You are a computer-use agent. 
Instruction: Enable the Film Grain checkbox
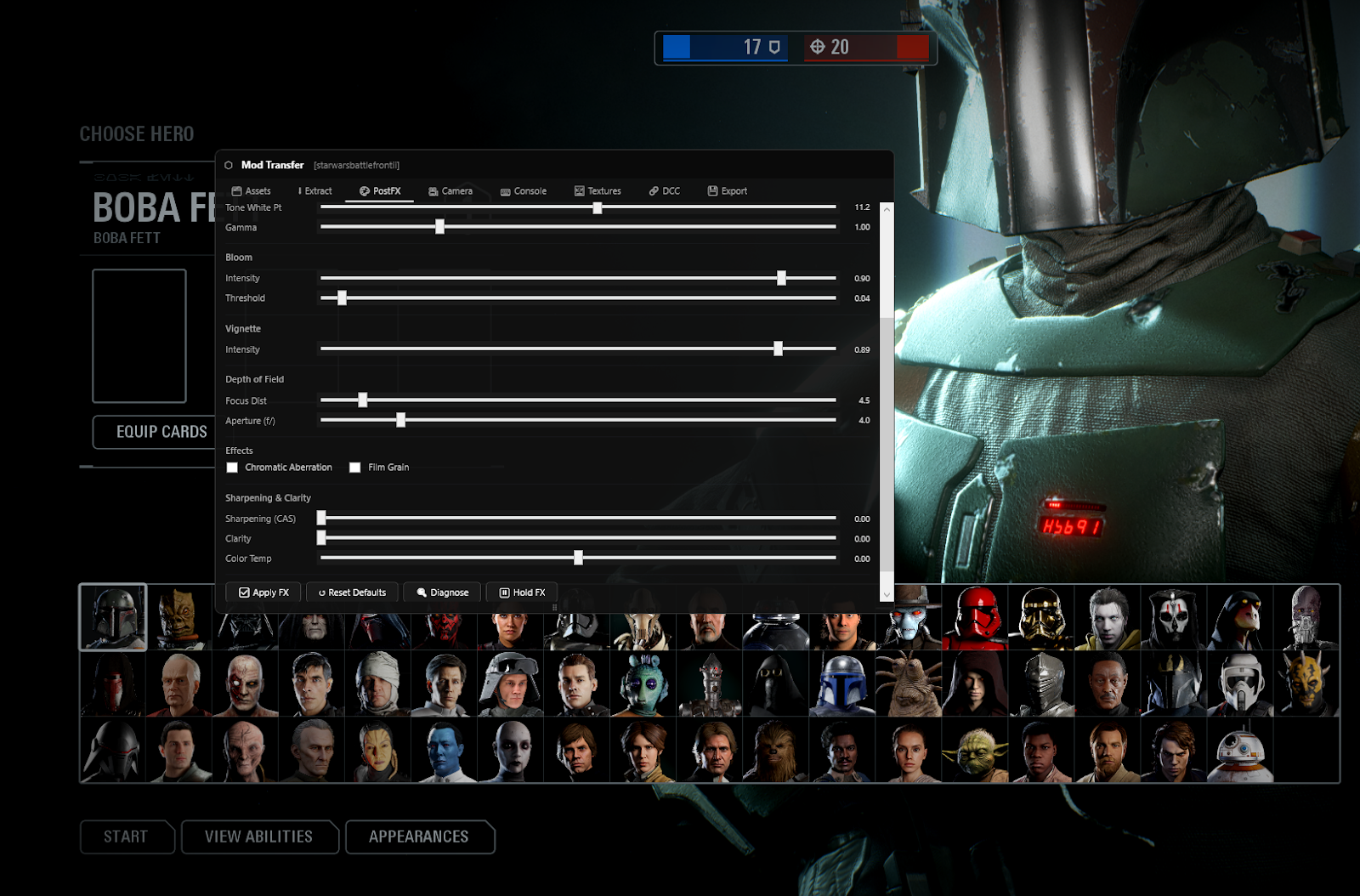[354, 467]
